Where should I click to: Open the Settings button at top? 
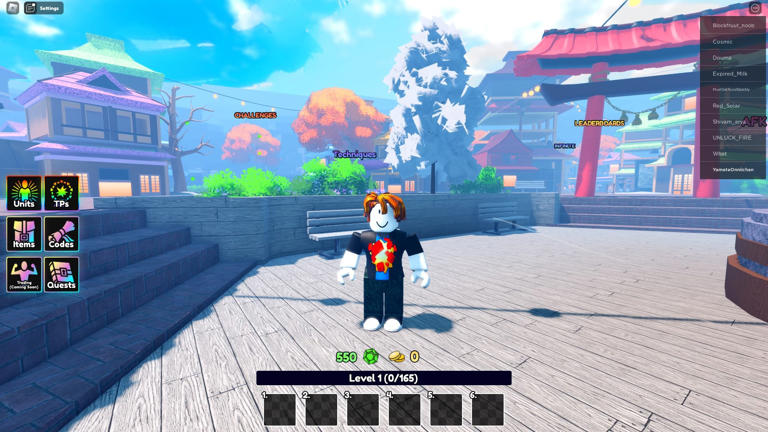coord(43,8)
